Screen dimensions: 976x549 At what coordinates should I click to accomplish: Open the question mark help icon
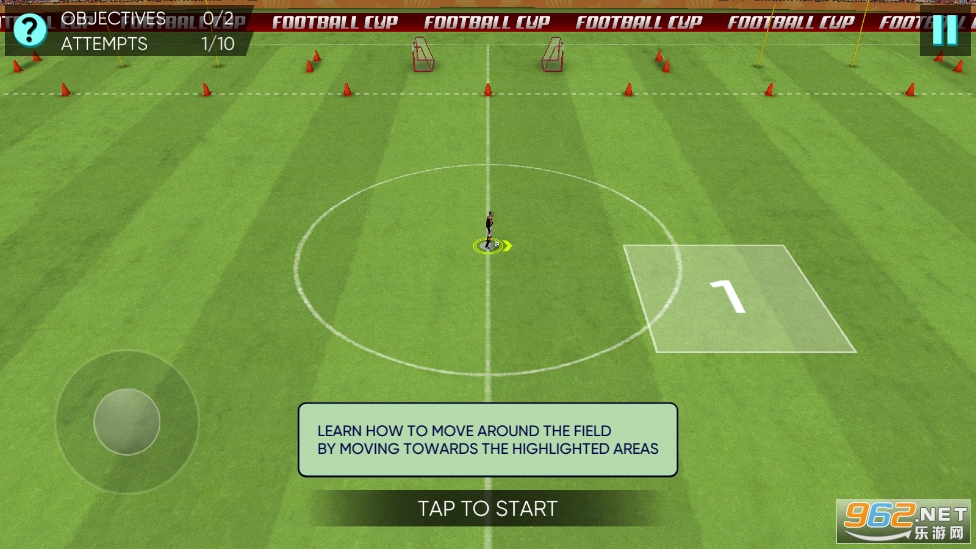pyautogui.click(x=30, y=30)
